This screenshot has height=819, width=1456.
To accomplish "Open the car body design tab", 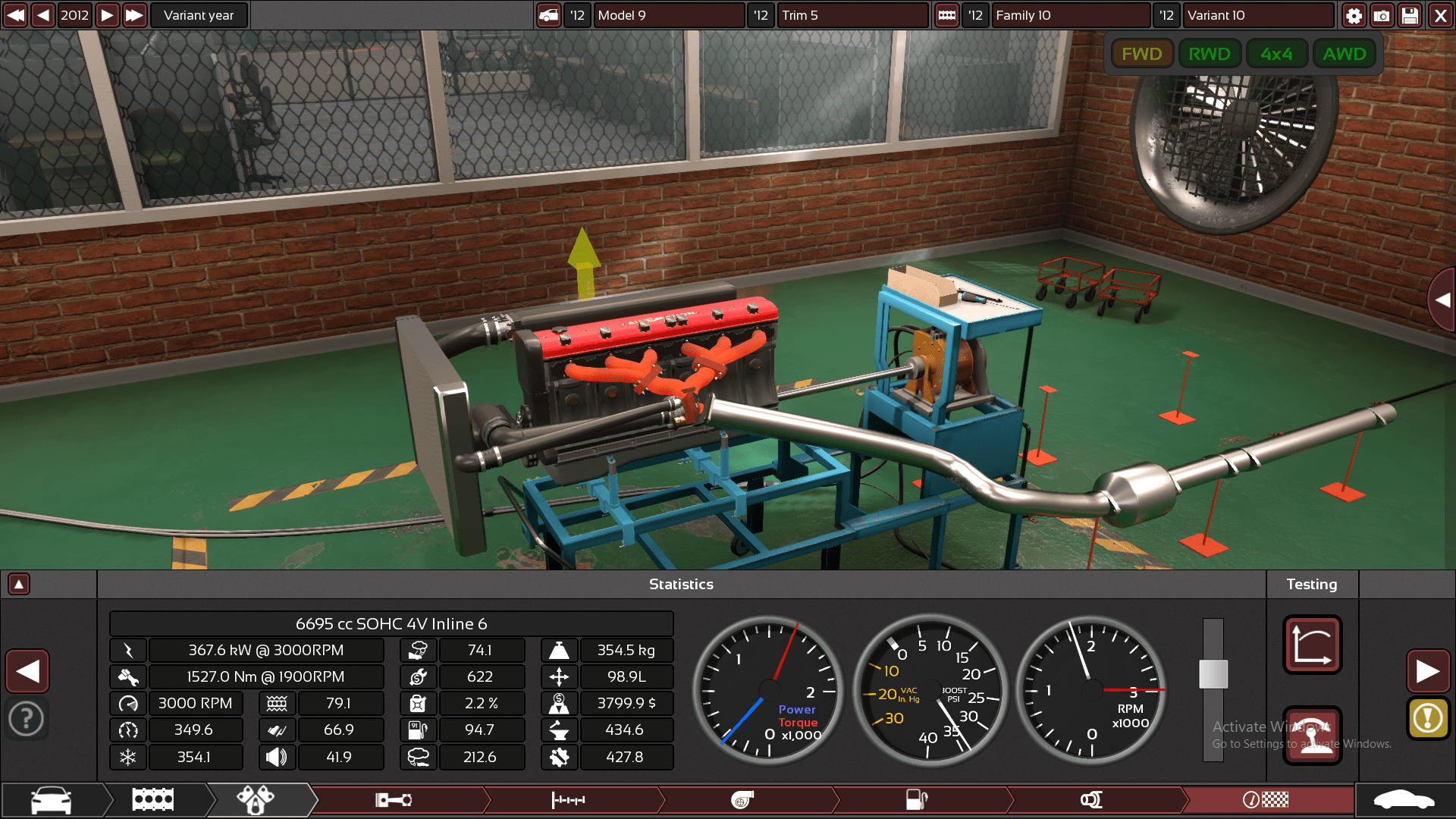I will pos(49,799).
